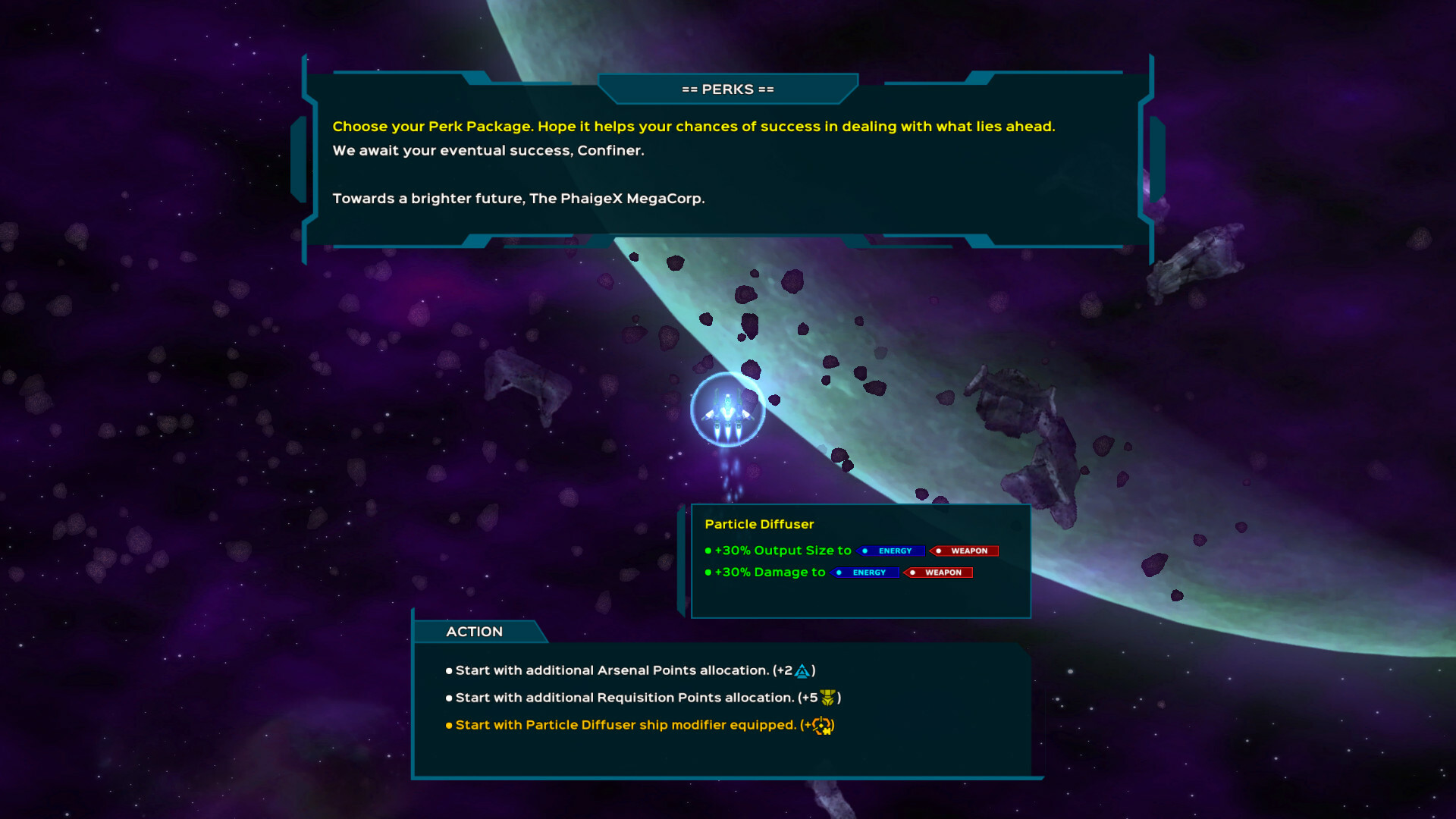Click the Particle Diffuser ship modifier icon

[x=821, y=725]
